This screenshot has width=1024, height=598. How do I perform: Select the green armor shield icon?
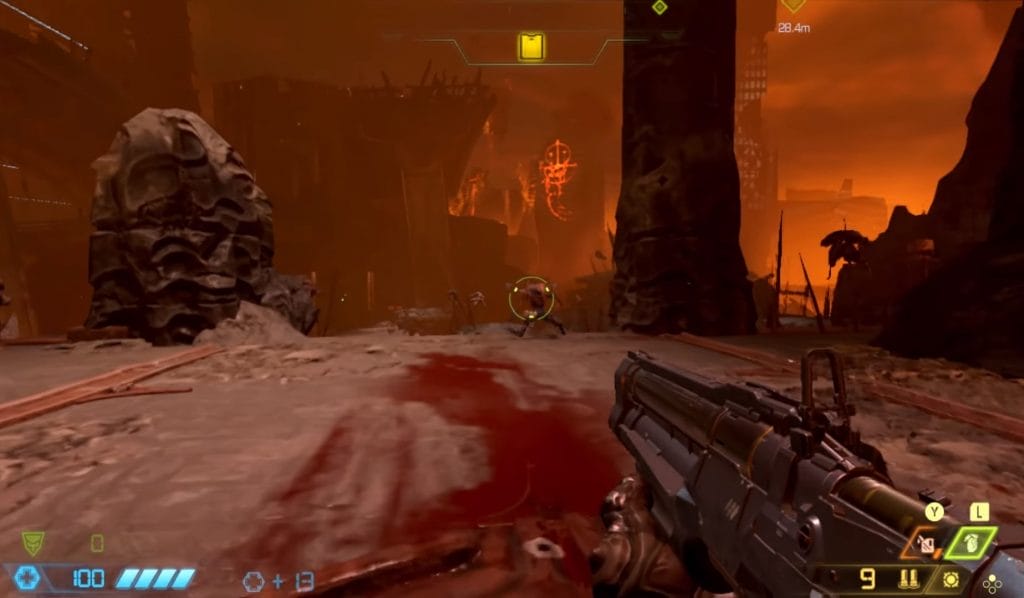33,543
